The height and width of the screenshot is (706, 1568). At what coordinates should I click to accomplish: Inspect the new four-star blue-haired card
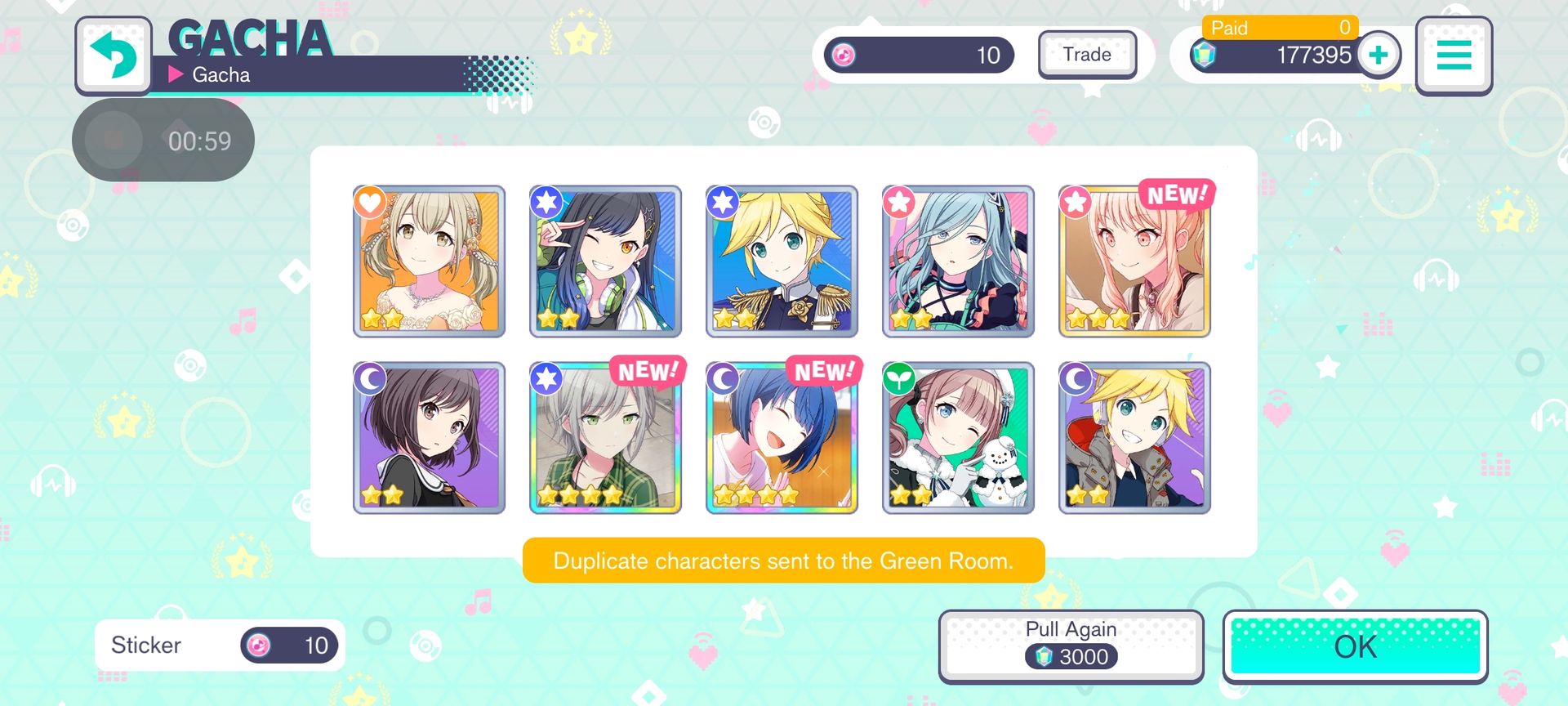(782, 438)
